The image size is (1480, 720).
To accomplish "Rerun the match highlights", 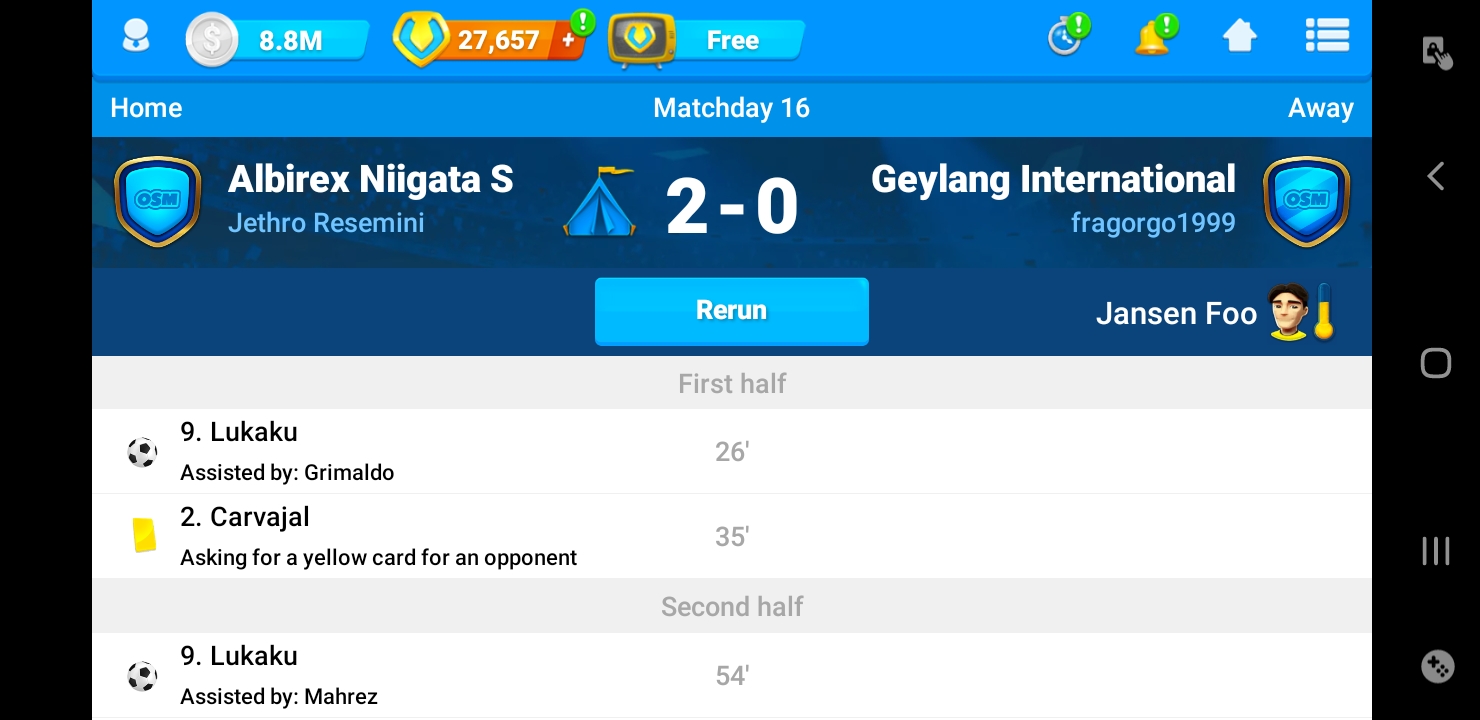I will click(731, 311).
